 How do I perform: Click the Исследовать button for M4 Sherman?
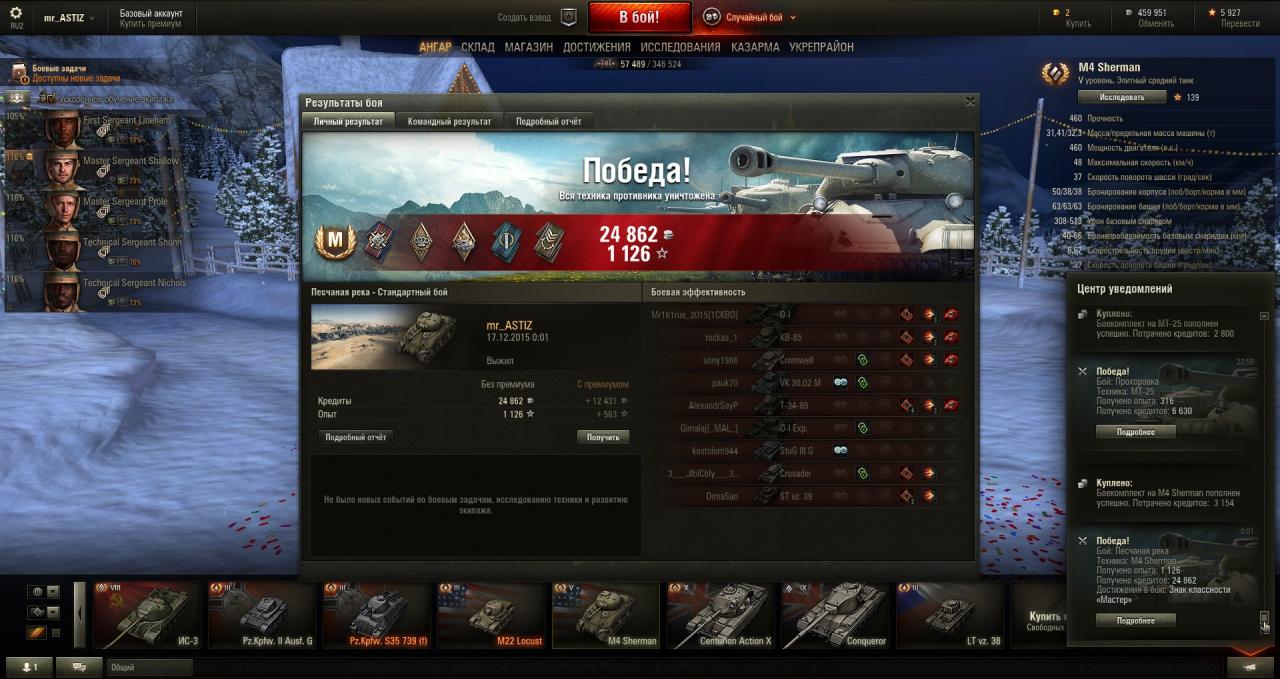(1122, 97)
